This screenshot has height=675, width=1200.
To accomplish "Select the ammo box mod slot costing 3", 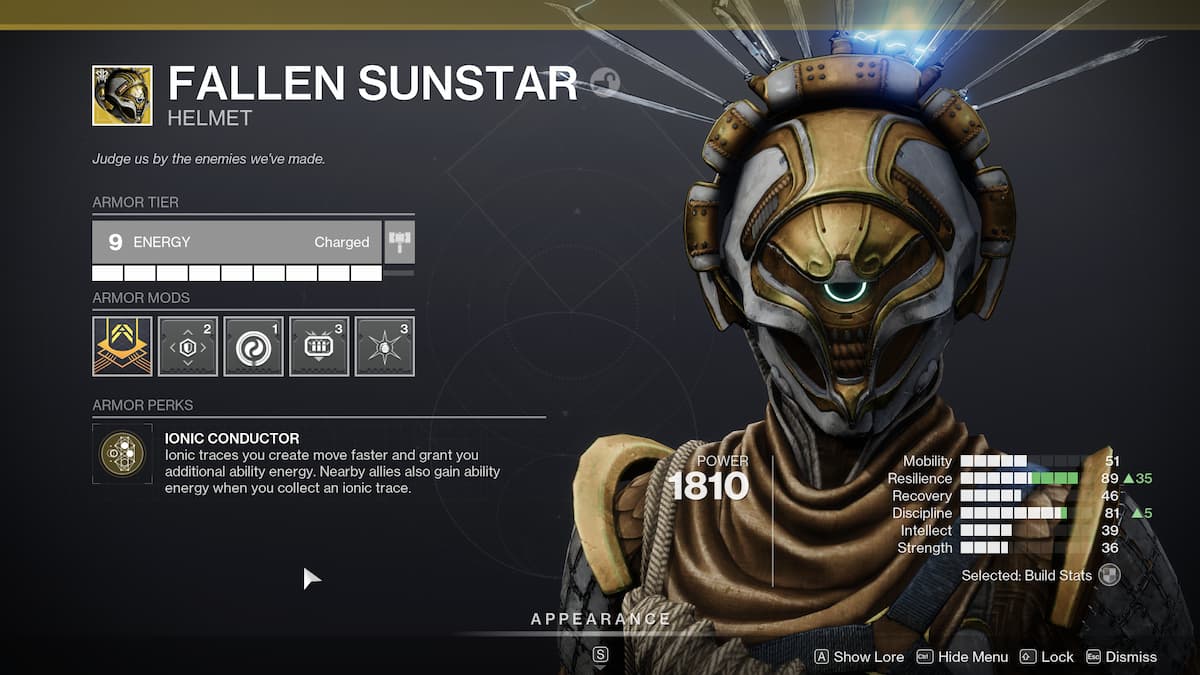I will pos(319,346).
